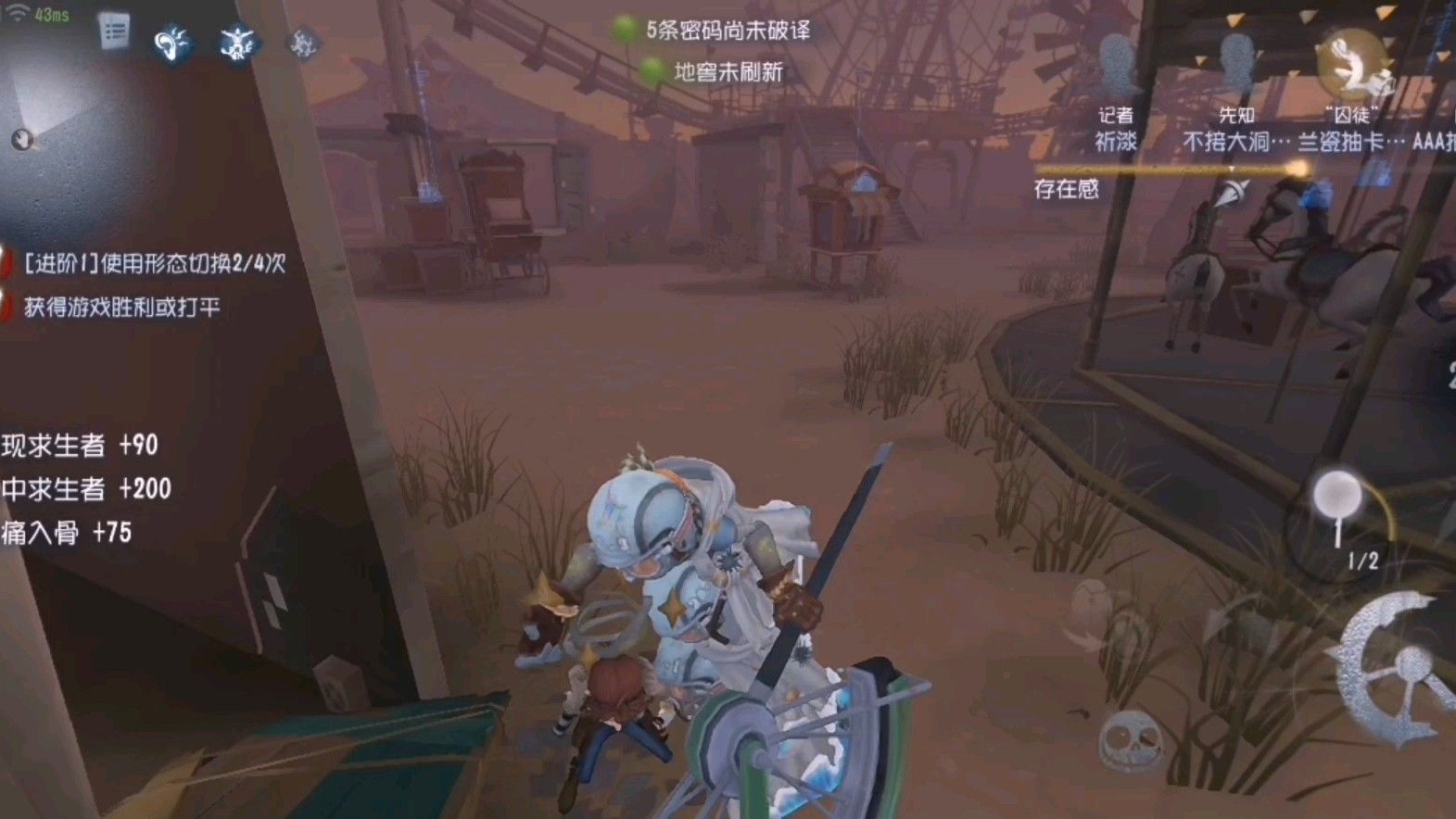Tap the 现求生者 +90 score entry
The height and width of the screenshot is (819, 1456).
click(80, 446)
